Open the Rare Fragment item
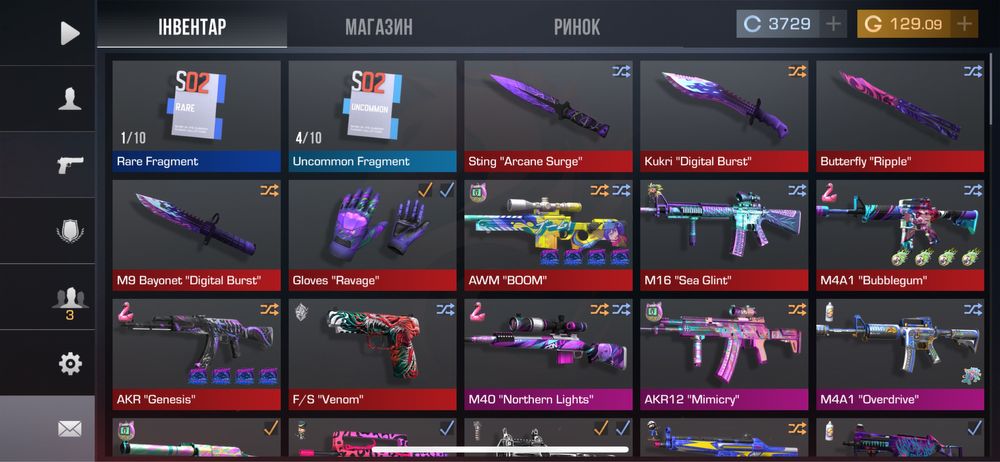This screenshot has height=462, width=1000. coord(196,115)
